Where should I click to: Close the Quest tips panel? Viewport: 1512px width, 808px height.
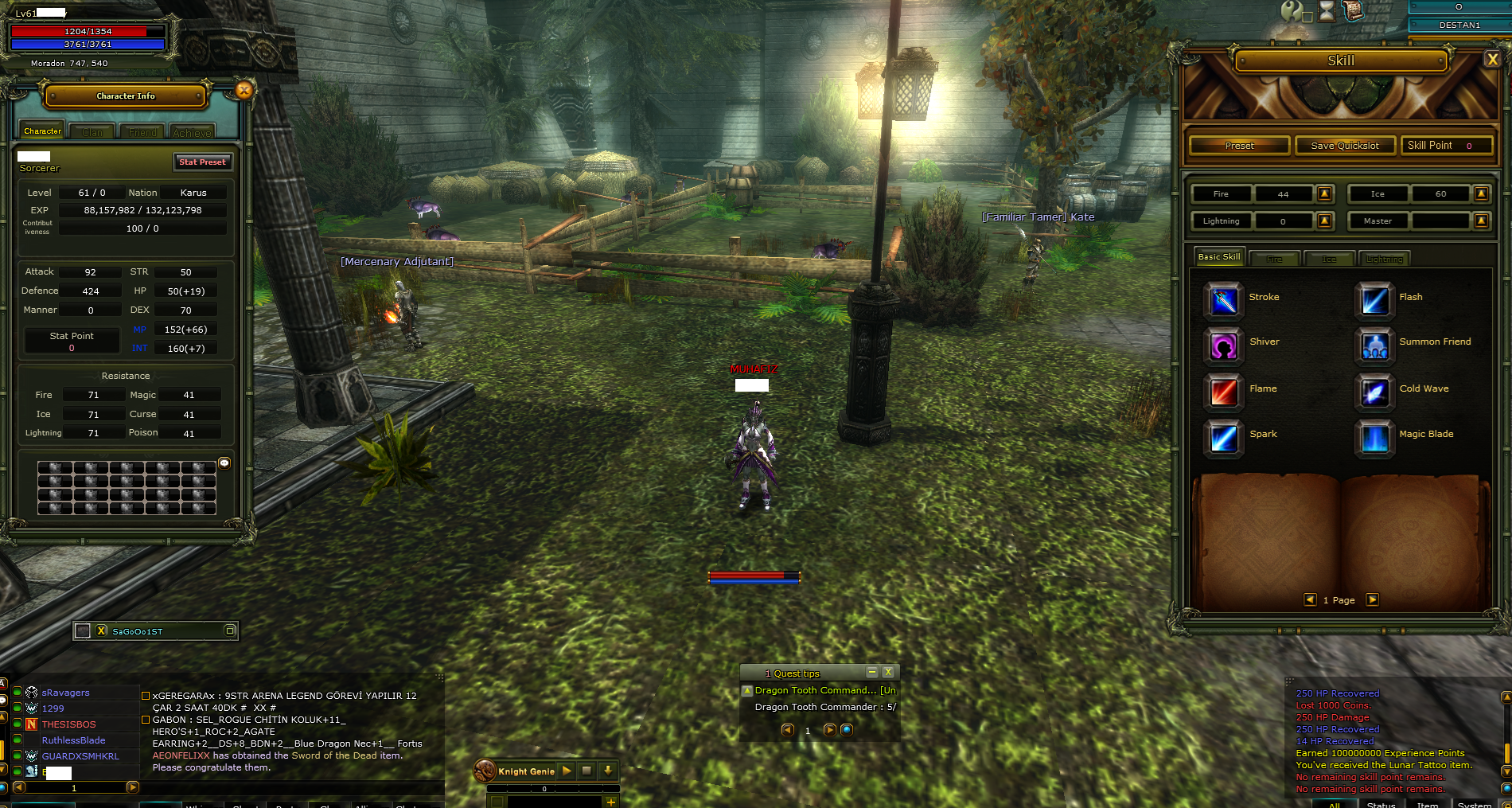(888, 673)
